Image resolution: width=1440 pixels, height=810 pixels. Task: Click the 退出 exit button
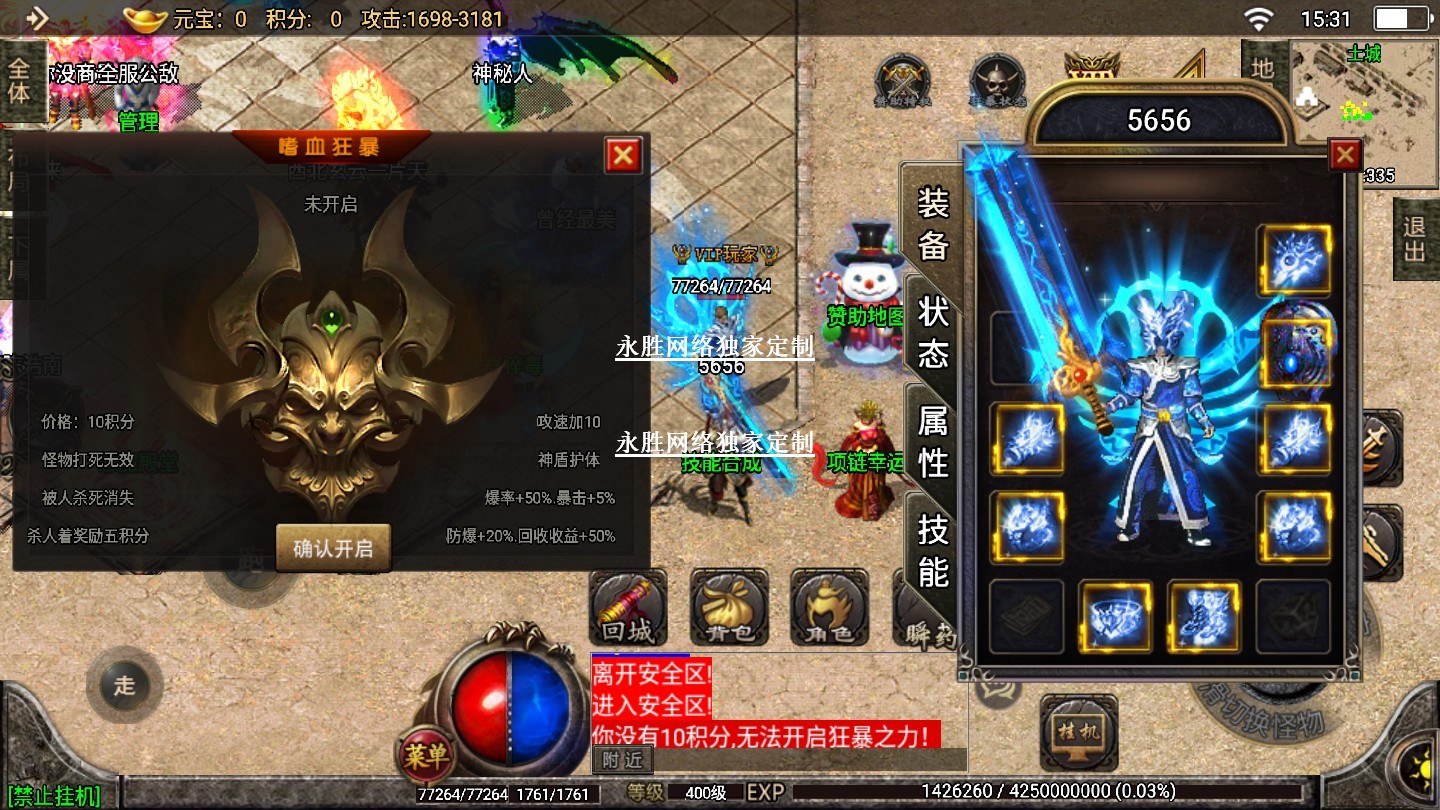tap(1414, 239)
